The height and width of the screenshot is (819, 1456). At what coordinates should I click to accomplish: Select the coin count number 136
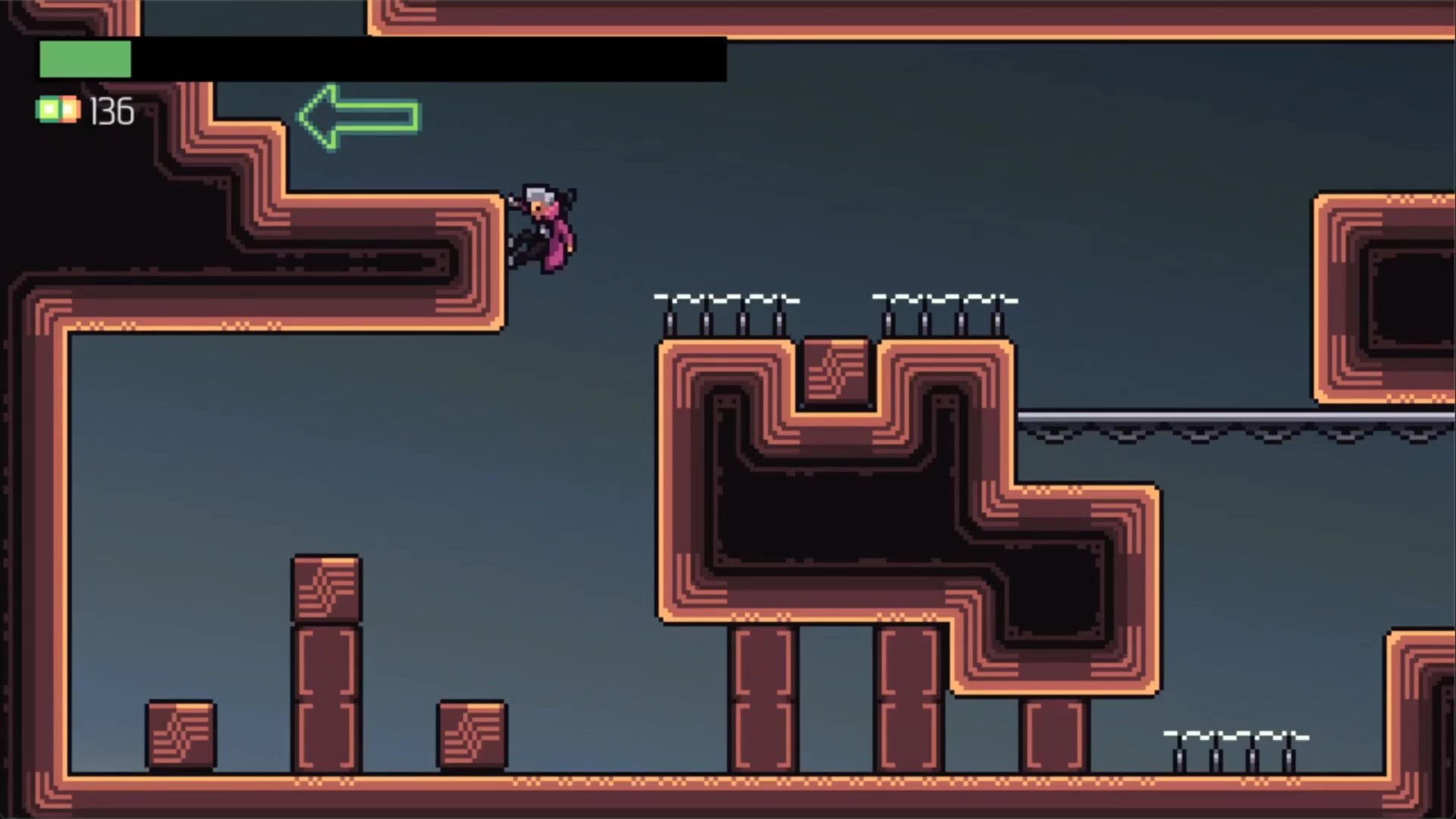tap(111, 111)
